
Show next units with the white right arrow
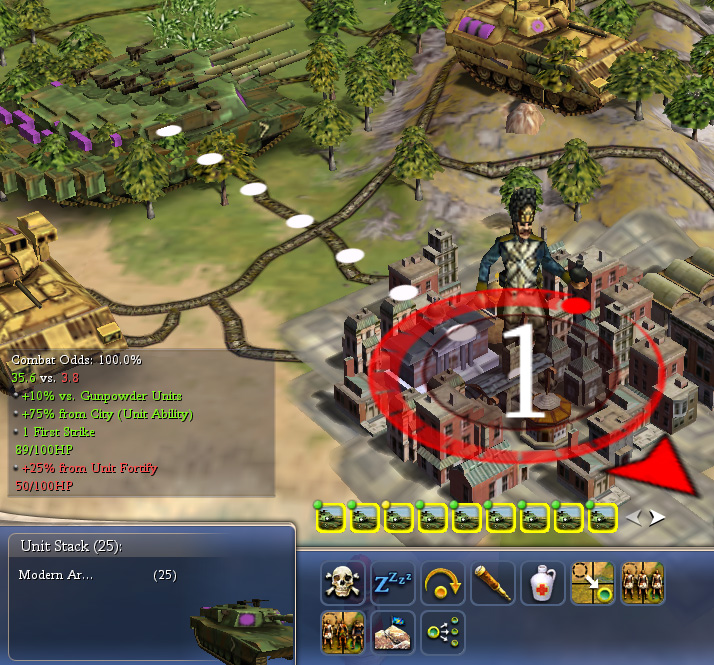point(658,518)
